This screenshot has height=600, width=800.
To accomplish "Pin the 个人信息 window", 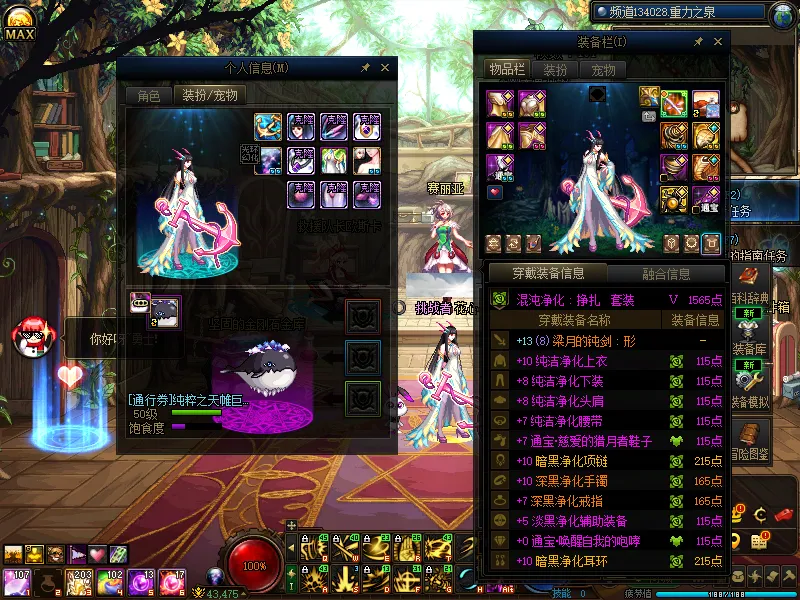I will coord(366,68).
